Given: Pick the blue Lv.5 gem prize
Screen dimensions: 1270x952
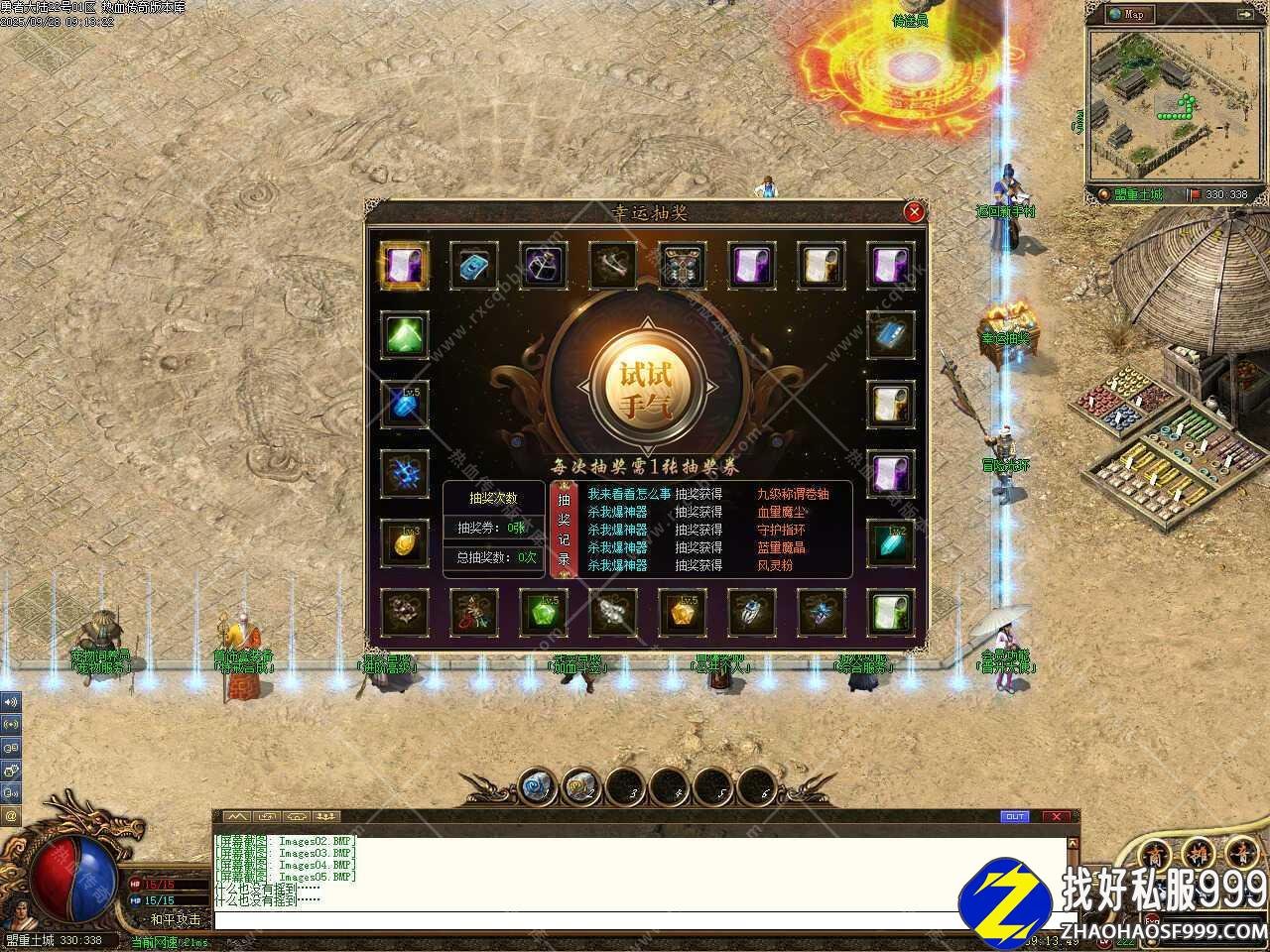Looking at the screenshot, I should [x=404, y=405].
